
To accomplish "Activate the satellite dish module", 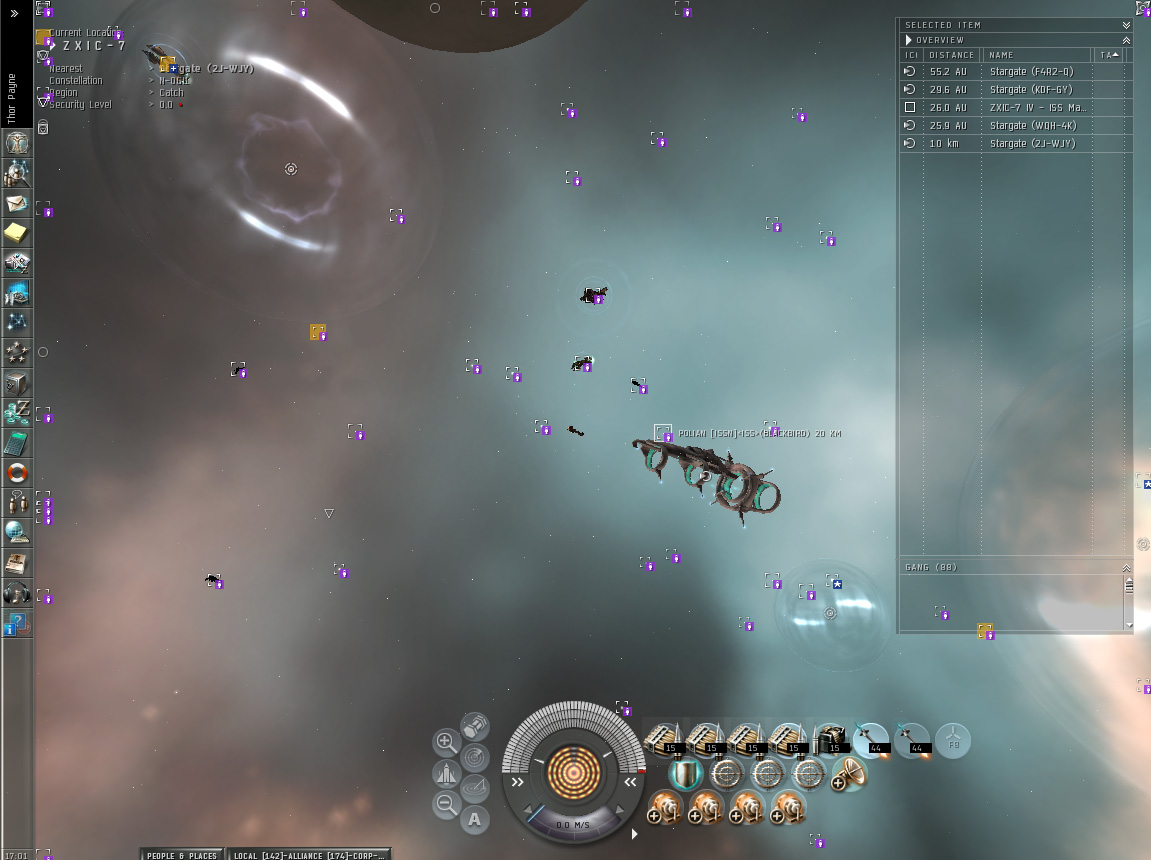I will tap(848, 774).
